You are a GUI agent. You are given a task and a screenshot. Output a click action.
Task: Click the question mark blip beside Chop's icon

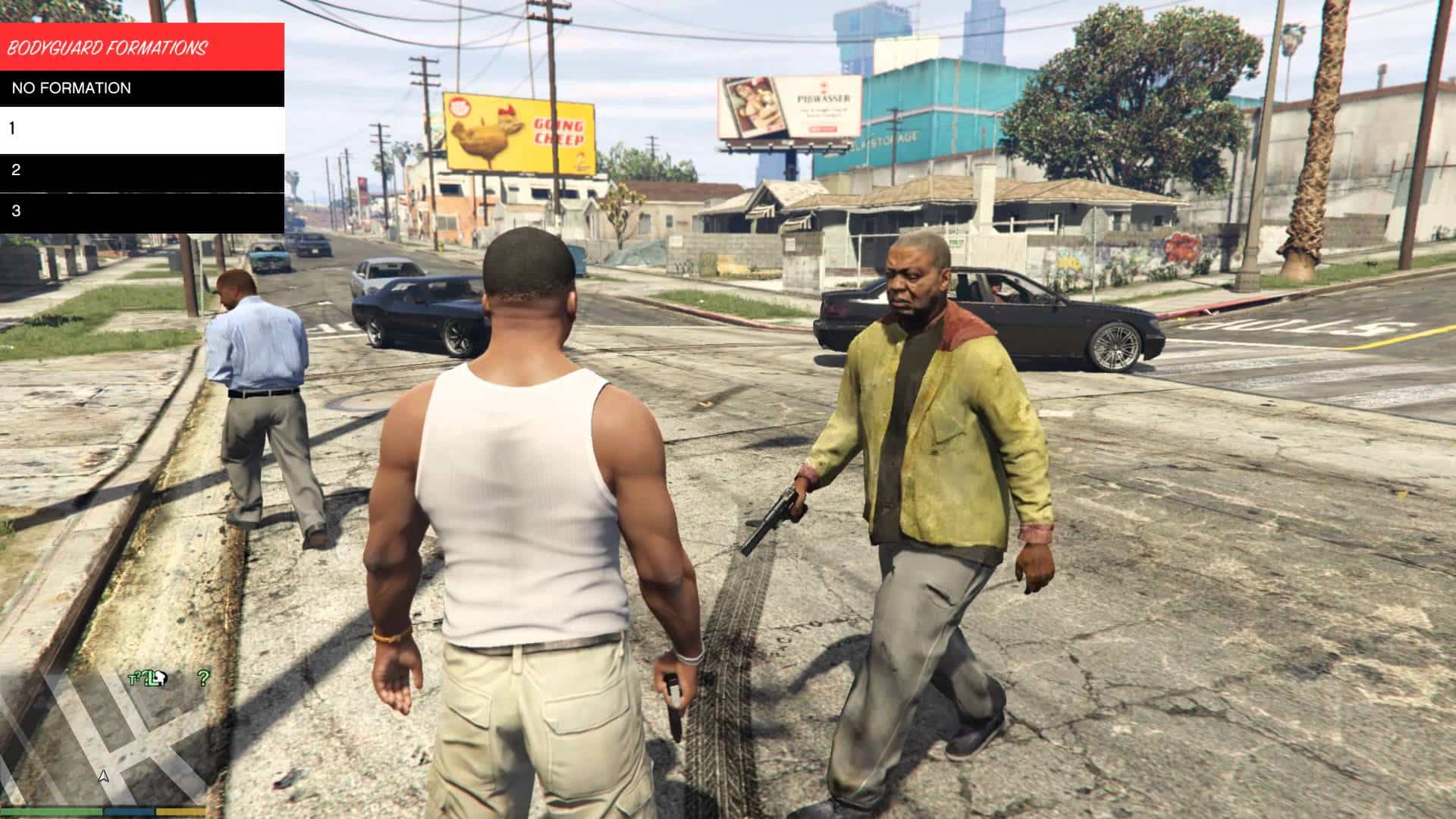[140, 675]
